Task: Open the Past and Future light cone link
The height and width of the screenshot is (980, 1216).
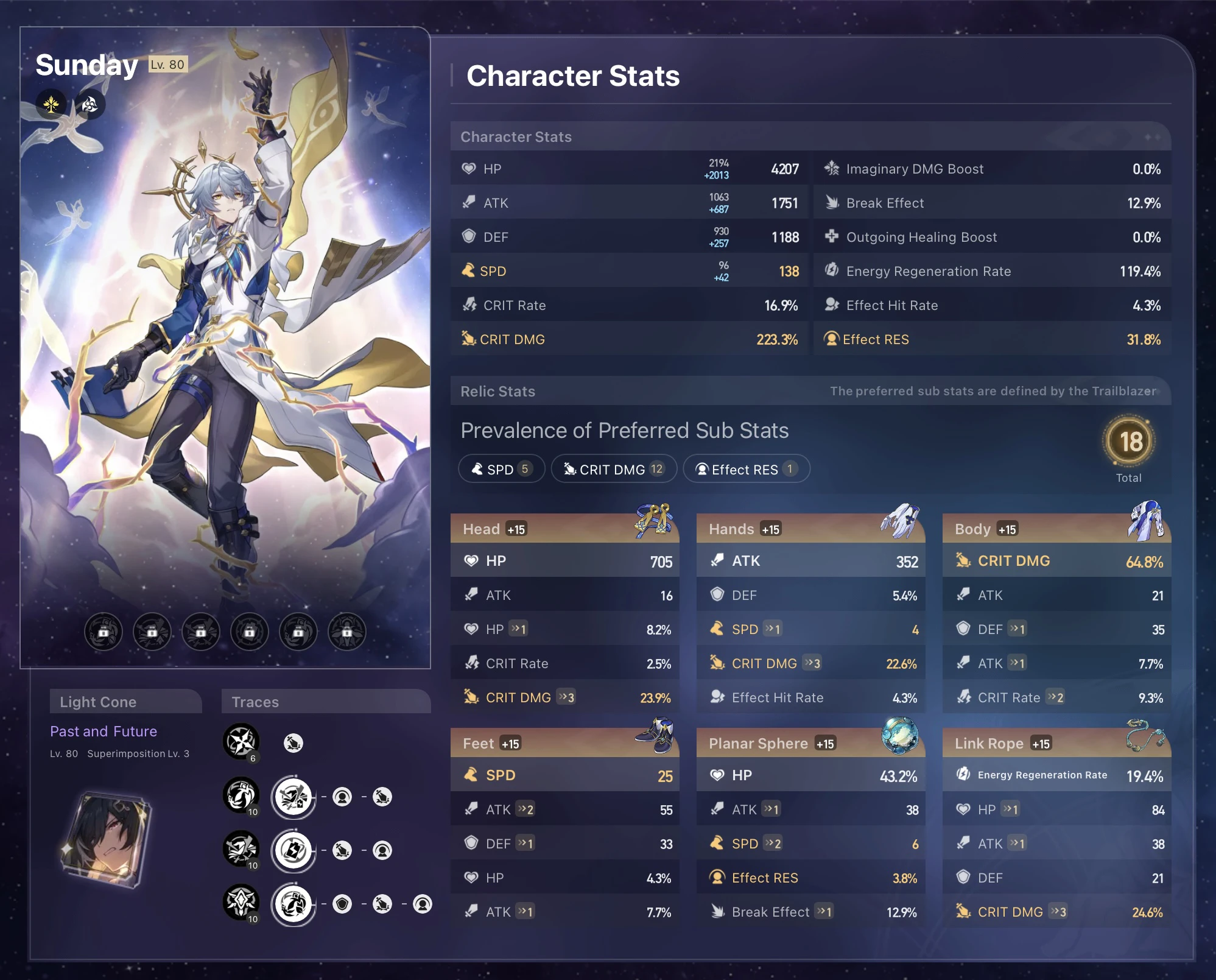Action: (104, 730)
